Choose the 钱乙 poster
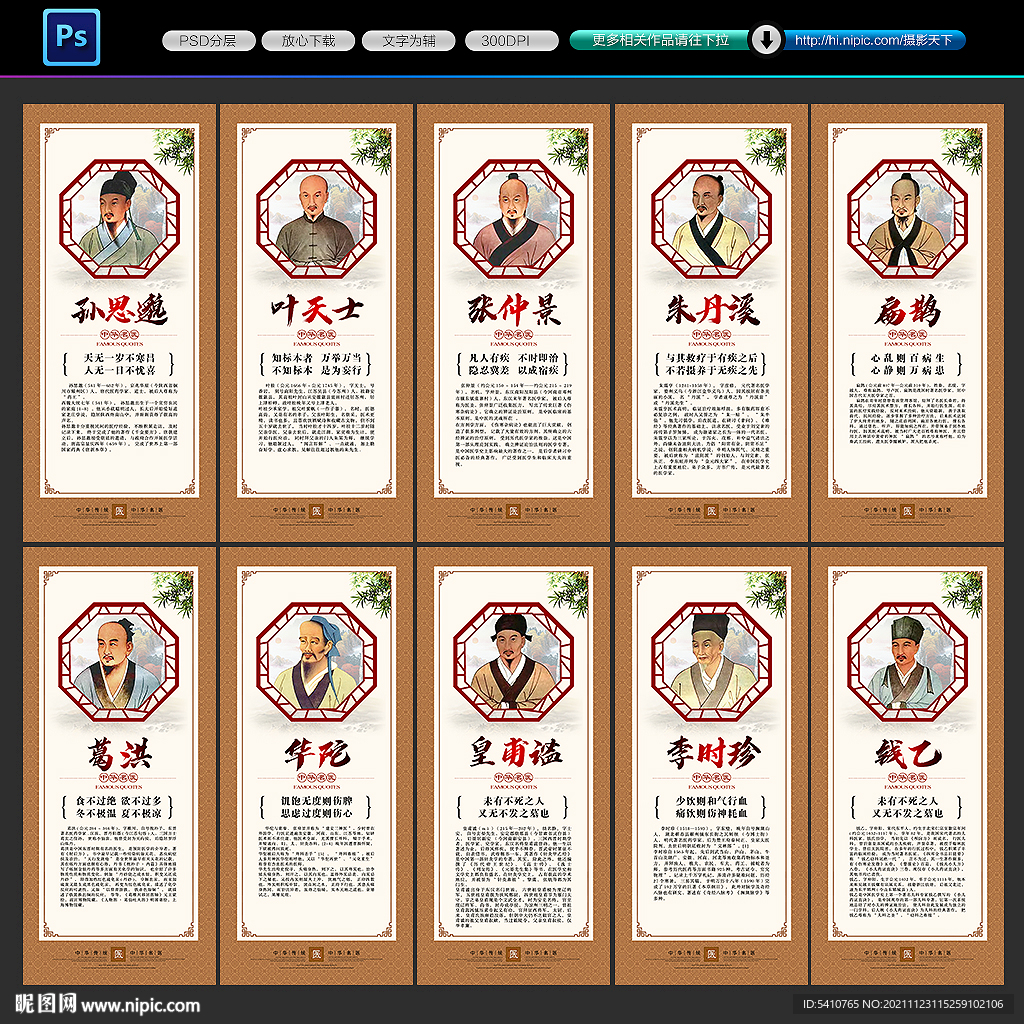Viewport: 1024px width, 1024px height. [x=907, y=767]
